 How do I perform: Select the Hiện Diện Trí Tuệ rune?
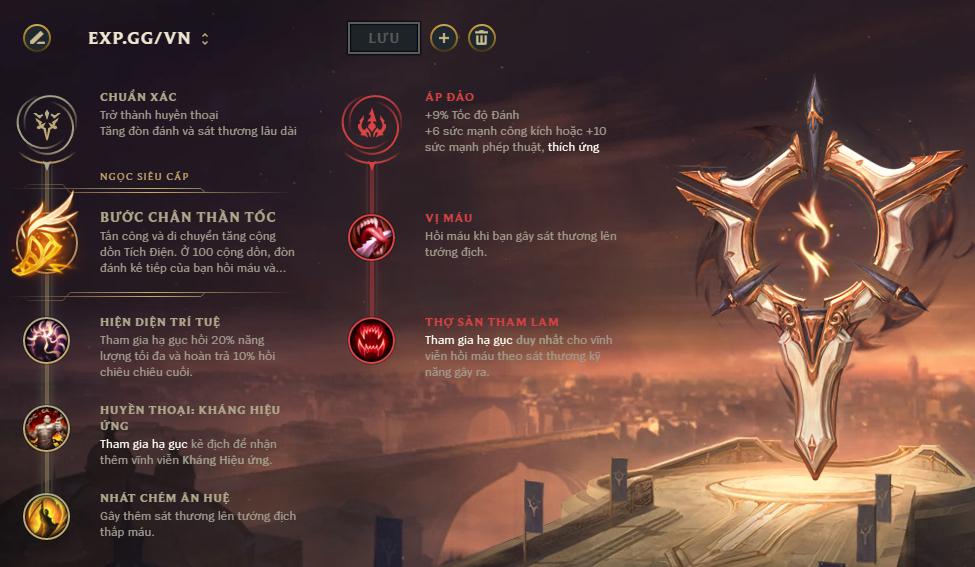coord(46,340)
